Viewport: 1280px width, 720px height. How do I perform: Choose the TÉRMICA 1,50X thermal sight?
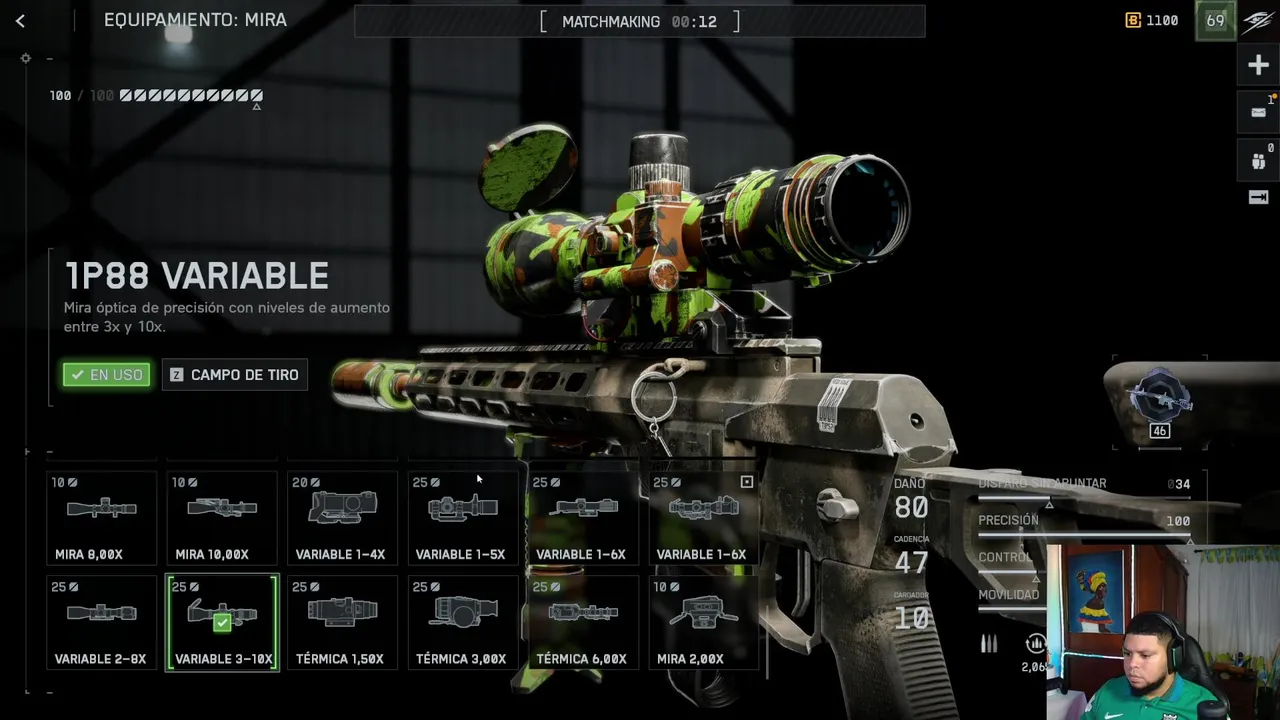[x=342, y=622]
